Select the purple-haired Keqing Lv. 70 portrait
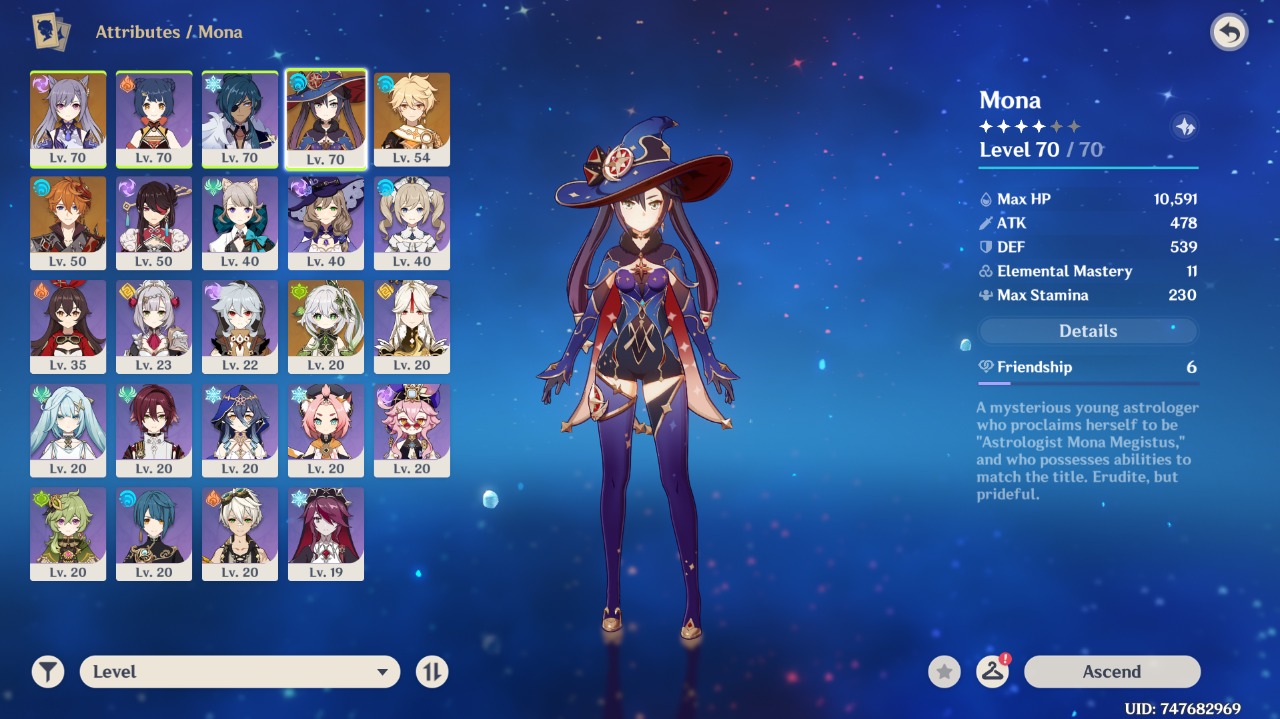Screen dimensions: 1280x719 pyautogui.click(x=68, y=118)
